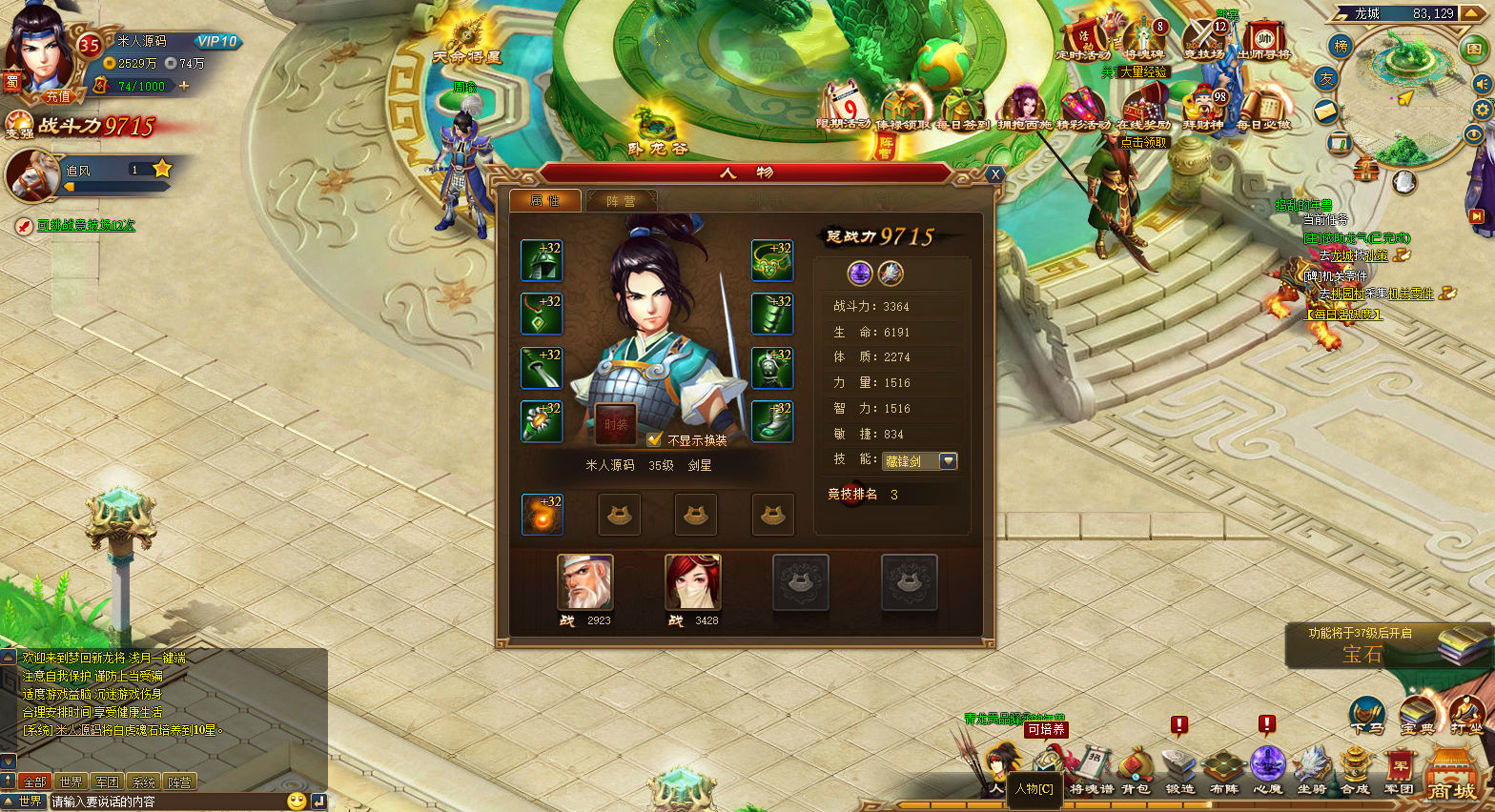This screenshot has width=1495, height=812.
Task: Open the 竞技场 arena
Action: pyautogui.click(x=1203, y=40)
